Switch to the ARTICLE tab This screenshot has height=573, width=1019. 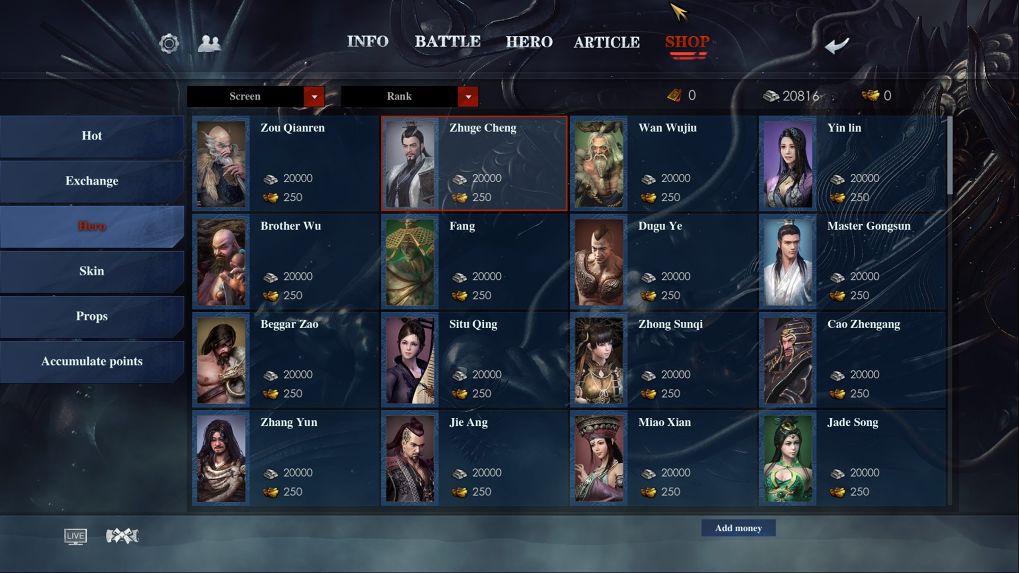(606, 42)
